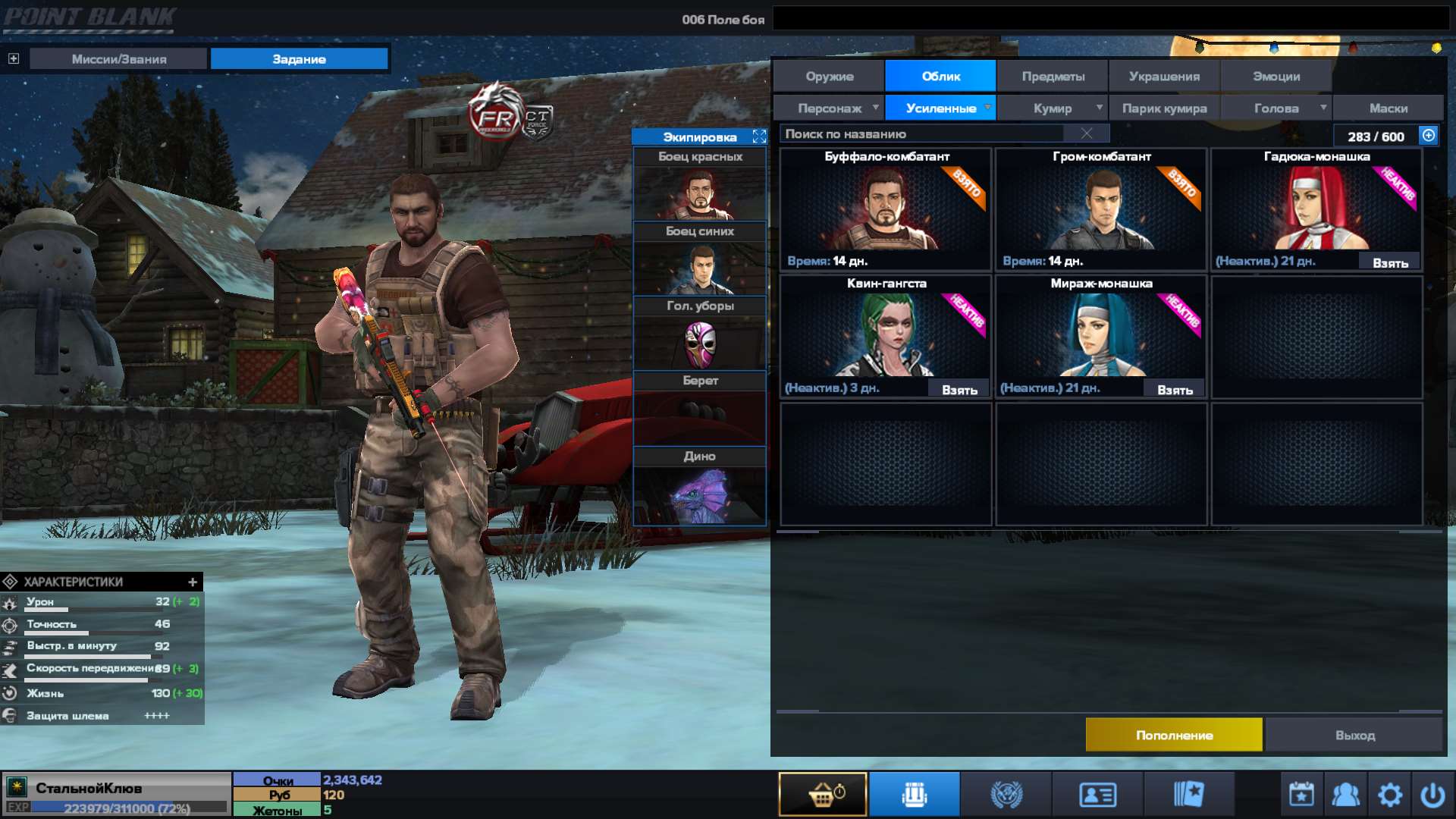Open the shop basket icon

[x=823, y=793]
